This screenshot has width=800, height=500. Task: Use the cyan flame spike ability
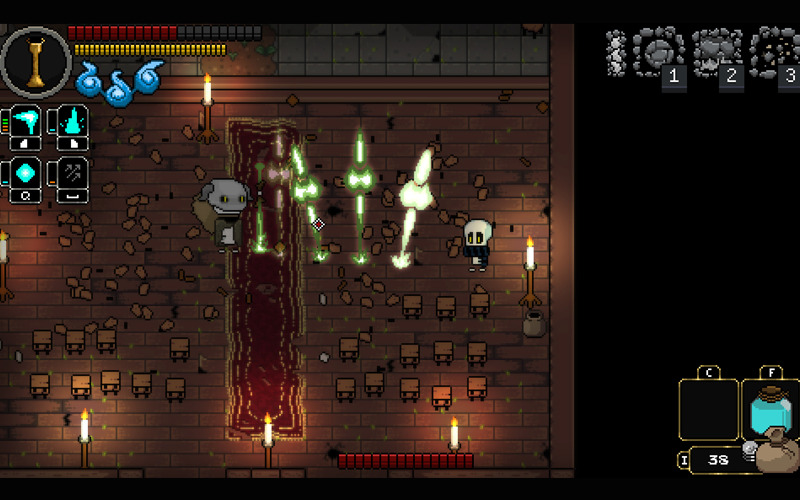click(73, 124)
